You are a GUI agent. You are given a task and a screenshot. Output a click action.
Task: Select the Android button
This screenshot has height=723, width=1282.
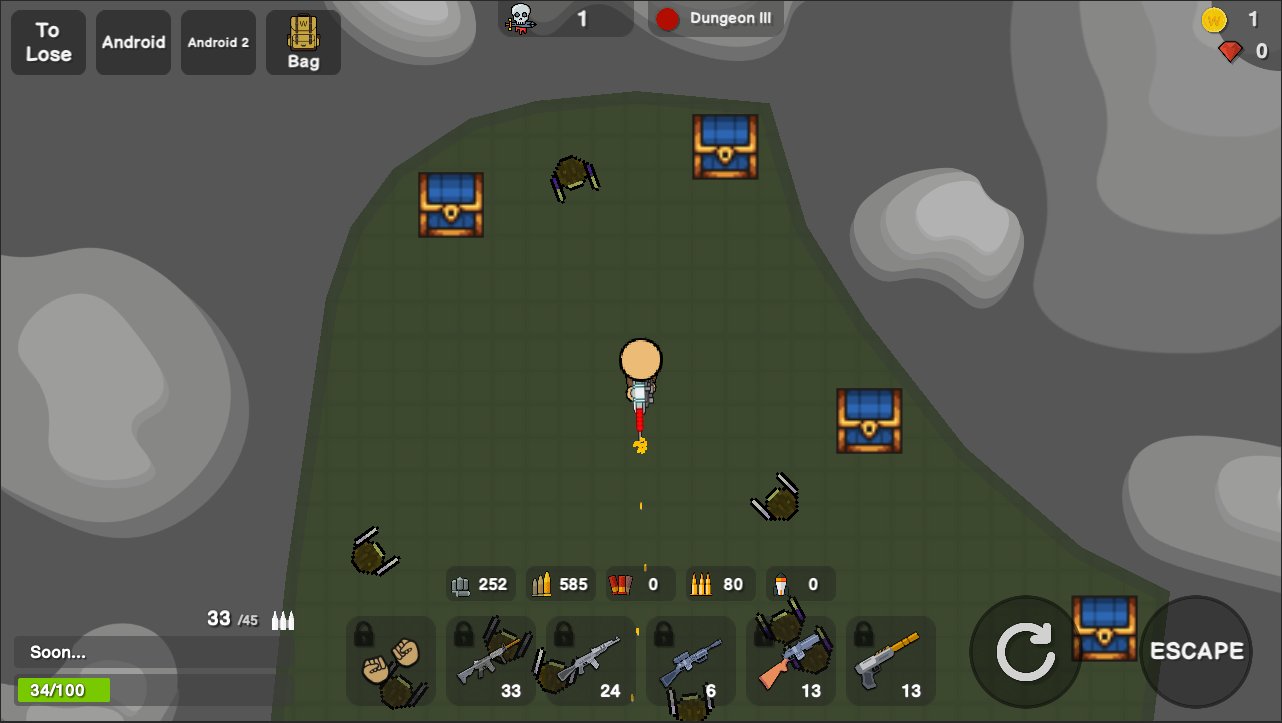133,42
